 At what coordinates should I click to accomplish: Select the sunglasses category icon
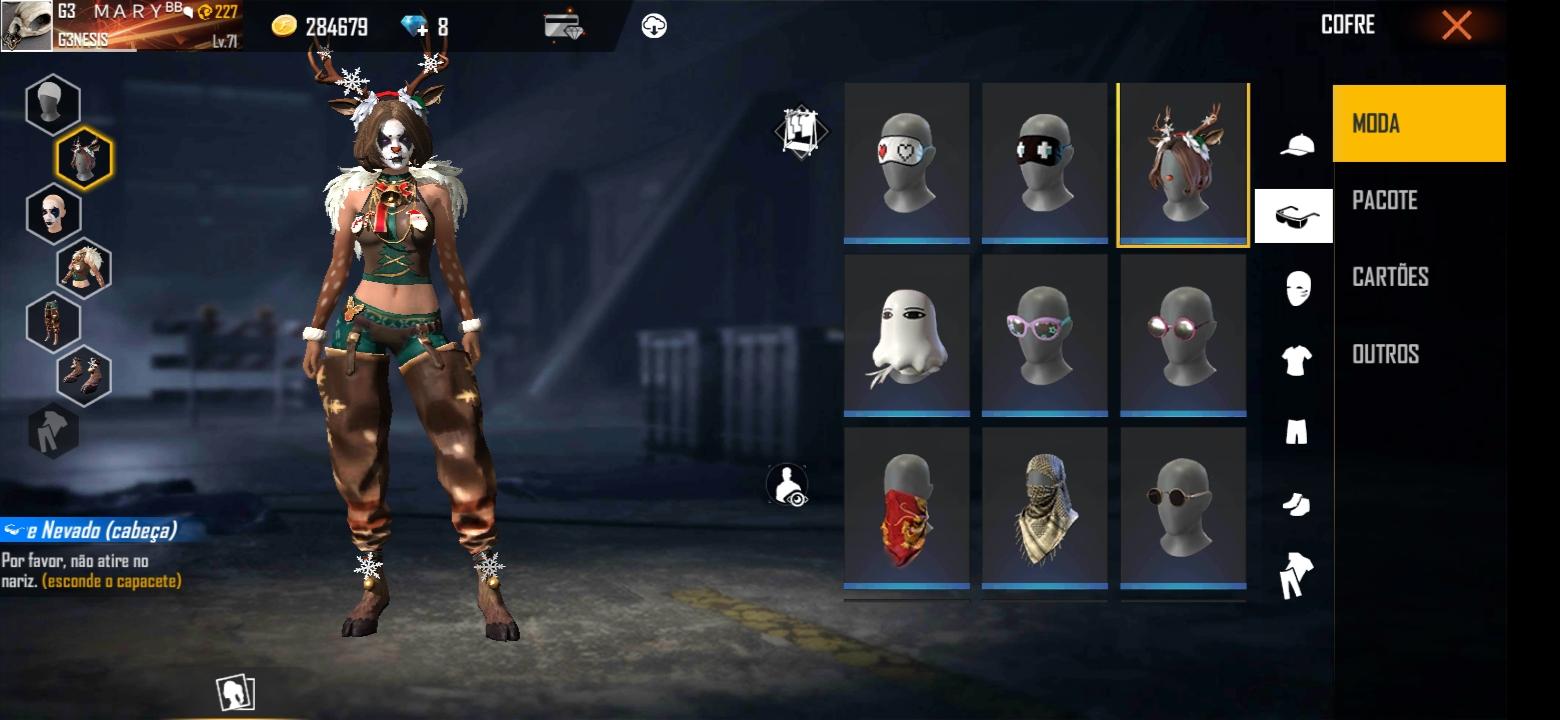pyautogui.click(x=1295, y=216)
